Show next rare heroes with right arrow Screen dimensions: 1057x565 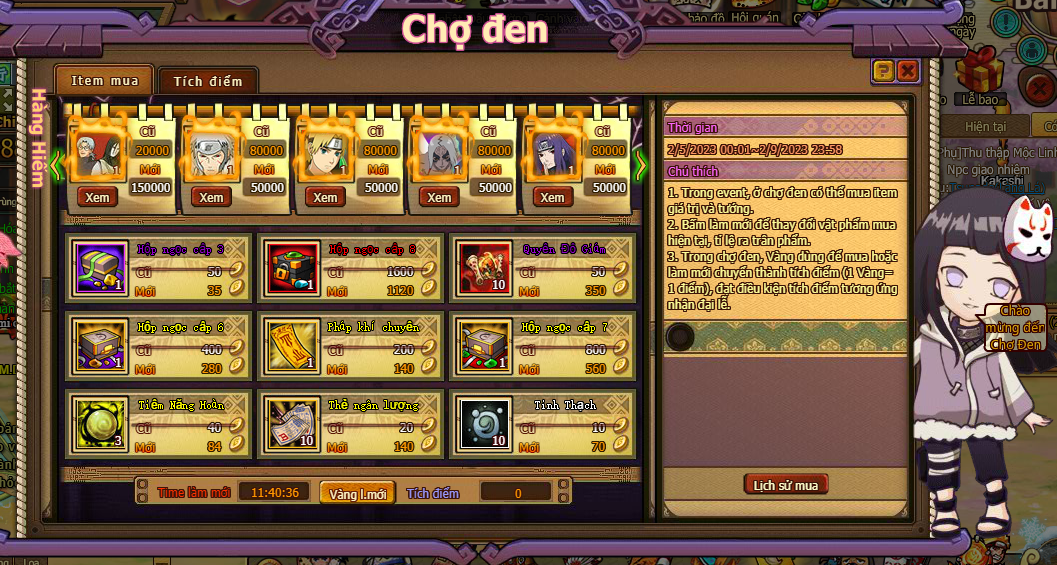641,164
